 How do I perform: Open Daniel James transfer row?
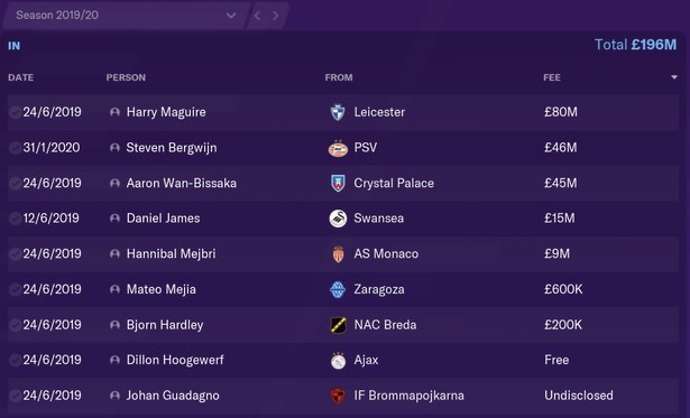pyautogui.click(x=163, y=218)
